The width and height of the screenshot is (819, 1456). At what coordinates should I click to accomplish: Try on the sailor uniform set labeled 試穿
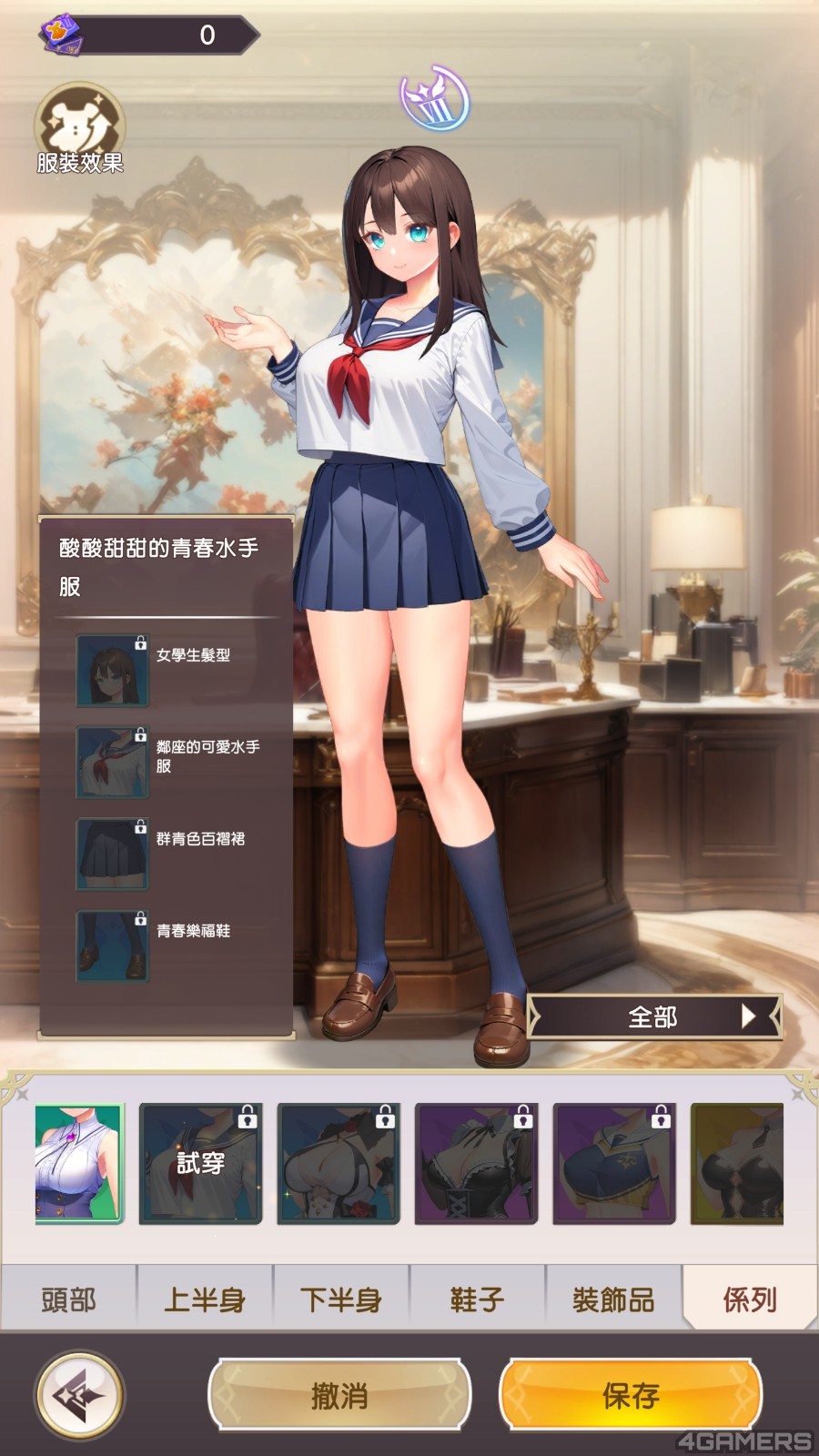tap(200, 1163)
